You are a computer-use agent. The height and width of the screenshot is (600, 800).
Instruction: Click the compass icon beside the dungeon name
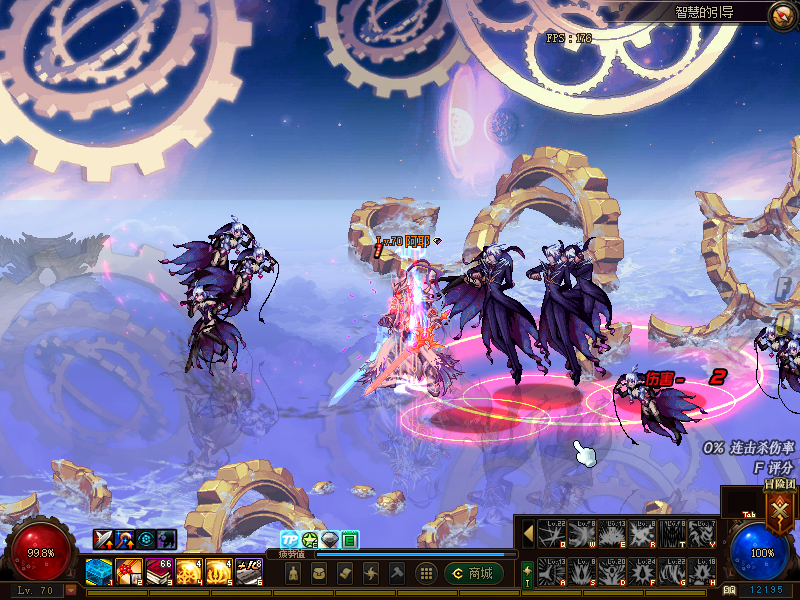click(781, 14)
